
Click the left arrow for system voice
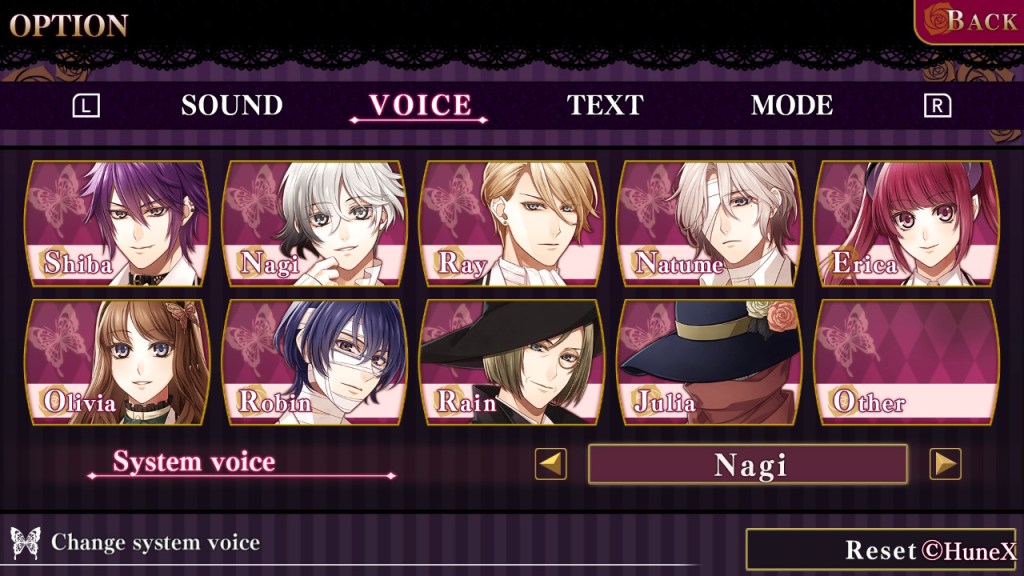[x=550, y=464]
